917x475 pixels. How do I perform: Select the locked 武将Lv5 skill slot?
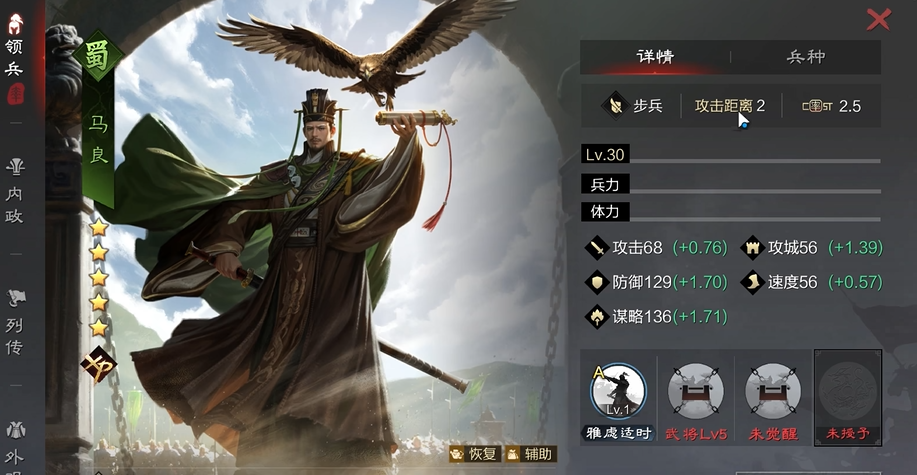coord(696,391)
